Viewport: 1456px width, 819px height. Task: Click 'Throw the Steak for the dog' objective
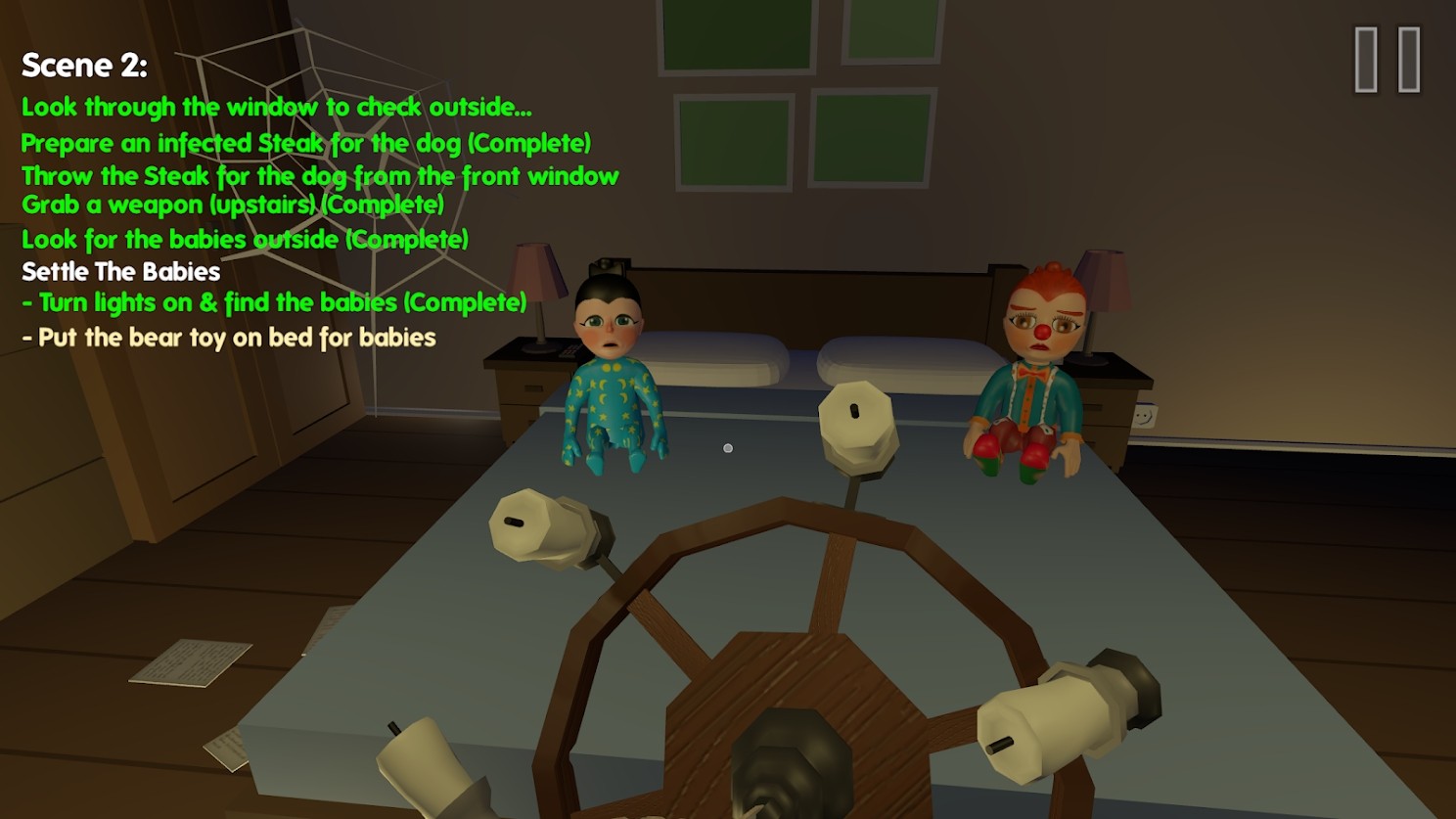[x=320, y=176]
